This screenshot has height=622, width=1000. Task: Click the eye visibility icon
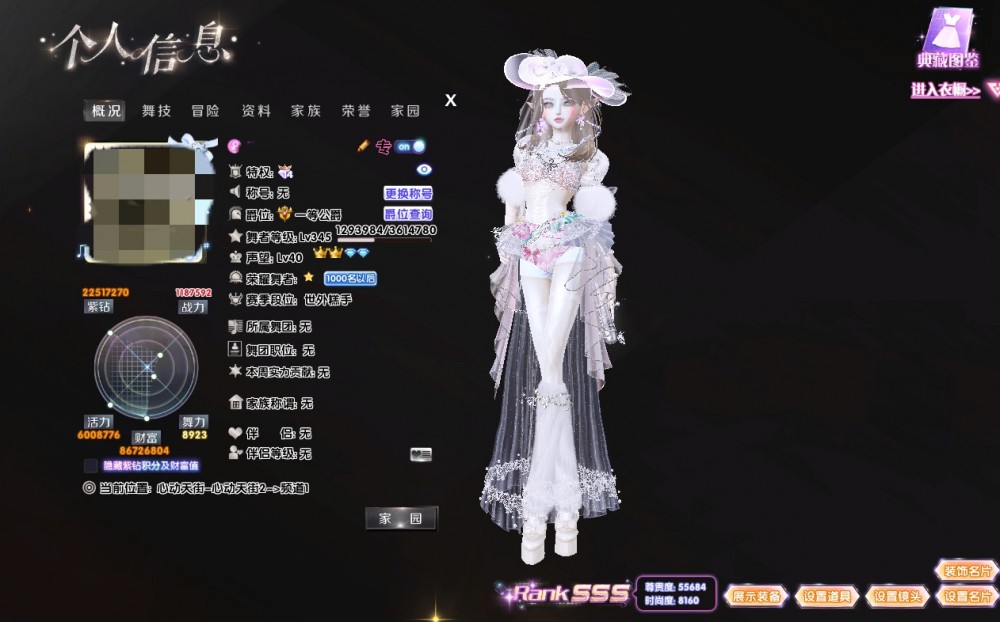point(424,170)
